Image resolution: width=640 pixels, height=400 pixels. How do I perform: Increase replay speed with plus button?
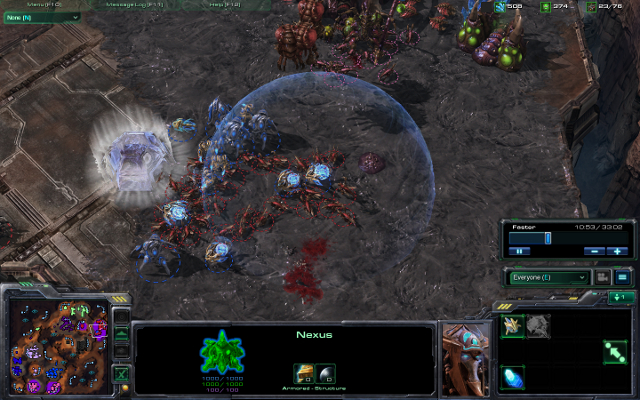617,251
